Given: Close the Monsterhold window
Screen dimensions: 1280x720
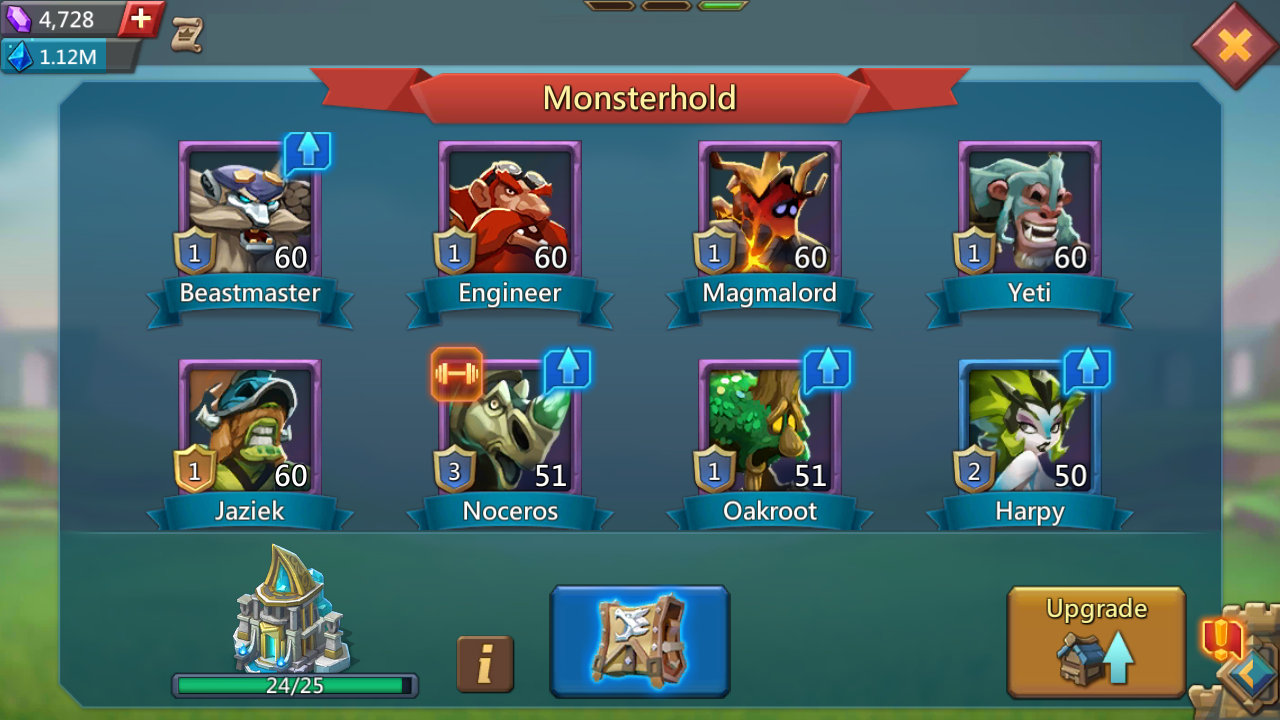Looking at the screenshot, I should click(x=1236, y=44).
